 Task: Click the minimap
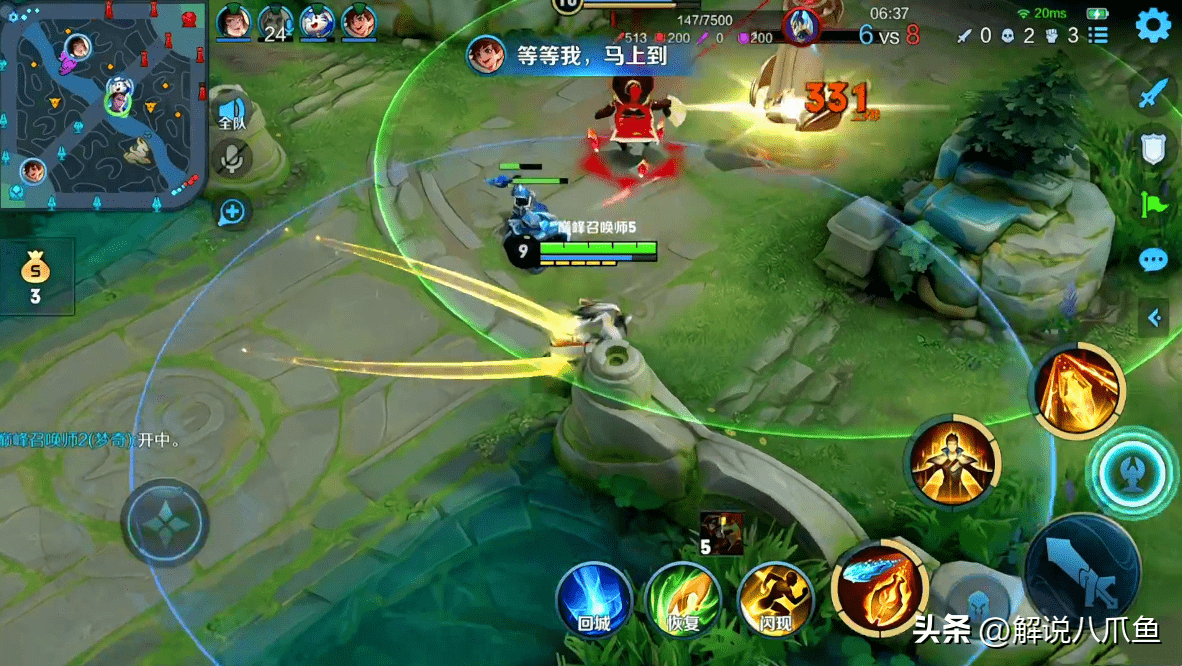(103, 103)
